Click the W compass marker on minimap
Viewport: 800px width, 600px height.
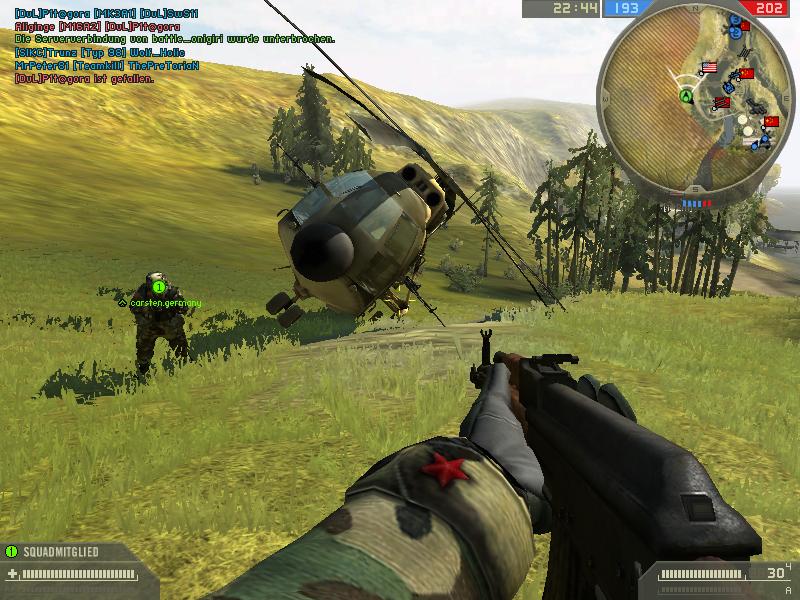(605, 97)
